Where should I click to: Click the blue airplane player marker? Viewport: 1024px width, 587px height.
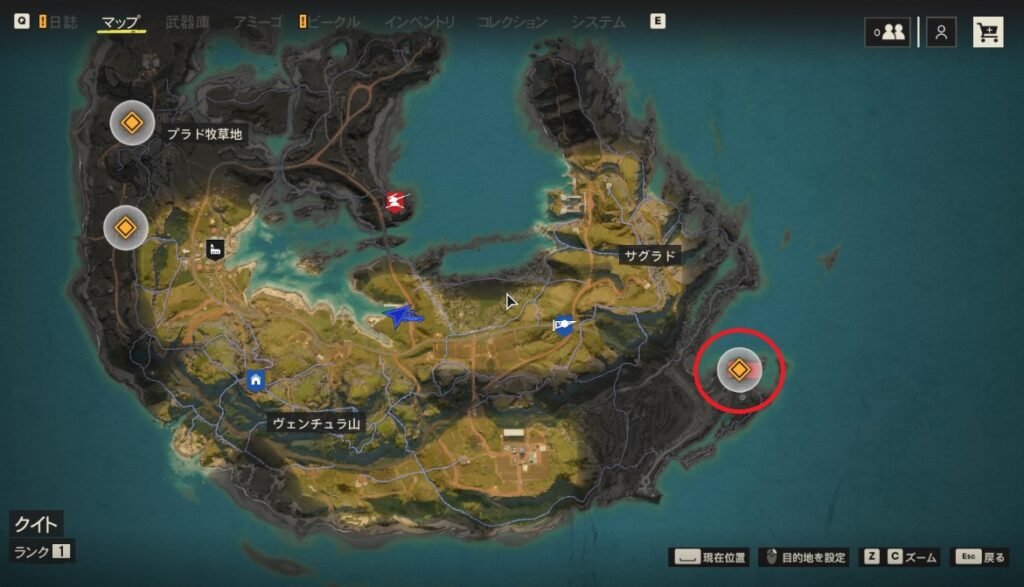pyautogui.click(x=403, y=317)
